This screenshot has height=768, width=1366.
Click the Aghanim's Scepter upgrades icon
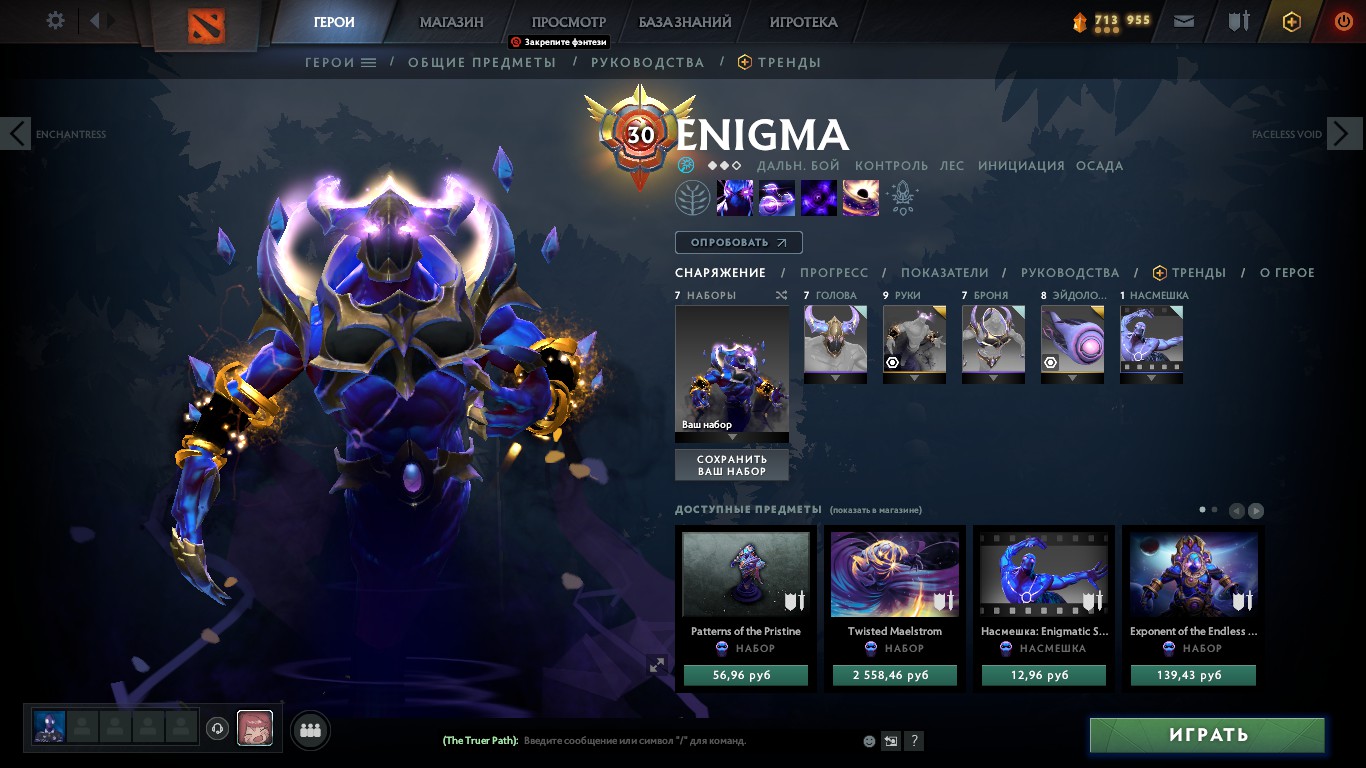(902, 197)
